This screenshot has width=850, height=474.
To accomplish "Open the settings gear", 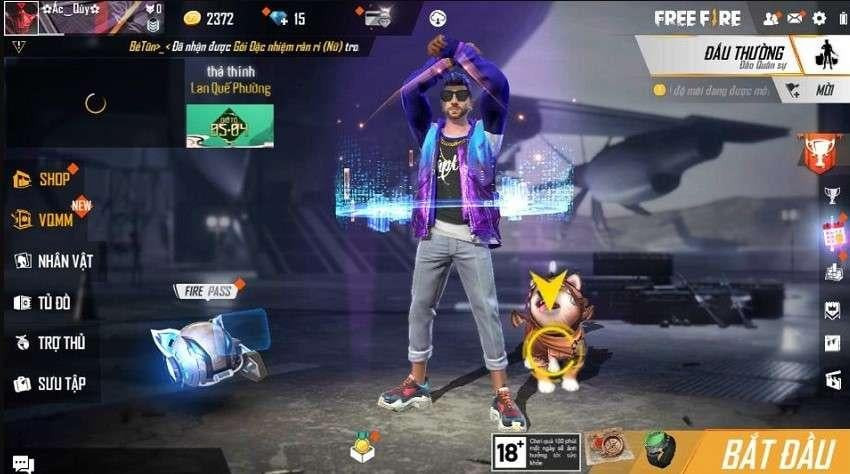I will coord(820,18).
